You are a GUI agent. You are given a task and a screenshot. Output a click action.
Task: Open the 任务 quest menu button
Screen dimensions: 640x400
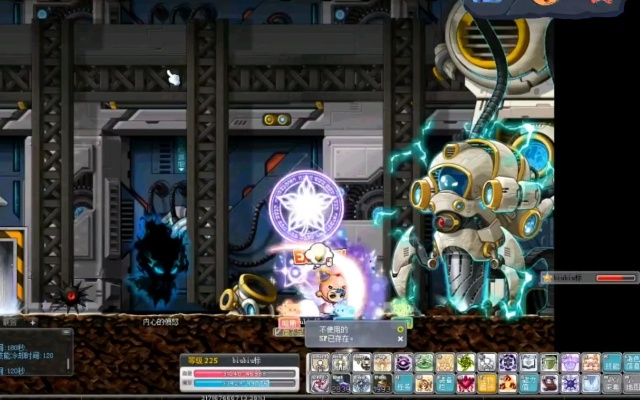pyautogui.click(x=403, y=383)
